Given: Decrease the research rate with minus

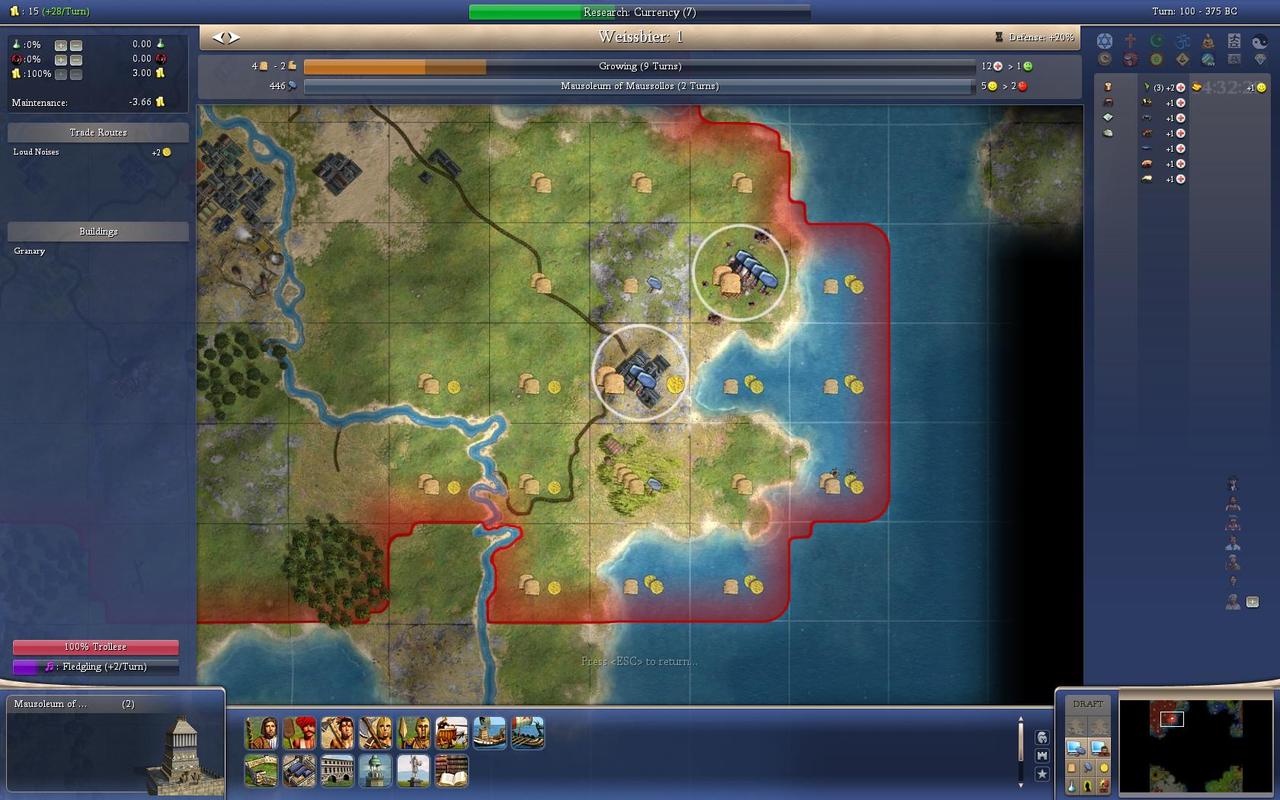Looking at the screenshot, I should coord(76,45).
